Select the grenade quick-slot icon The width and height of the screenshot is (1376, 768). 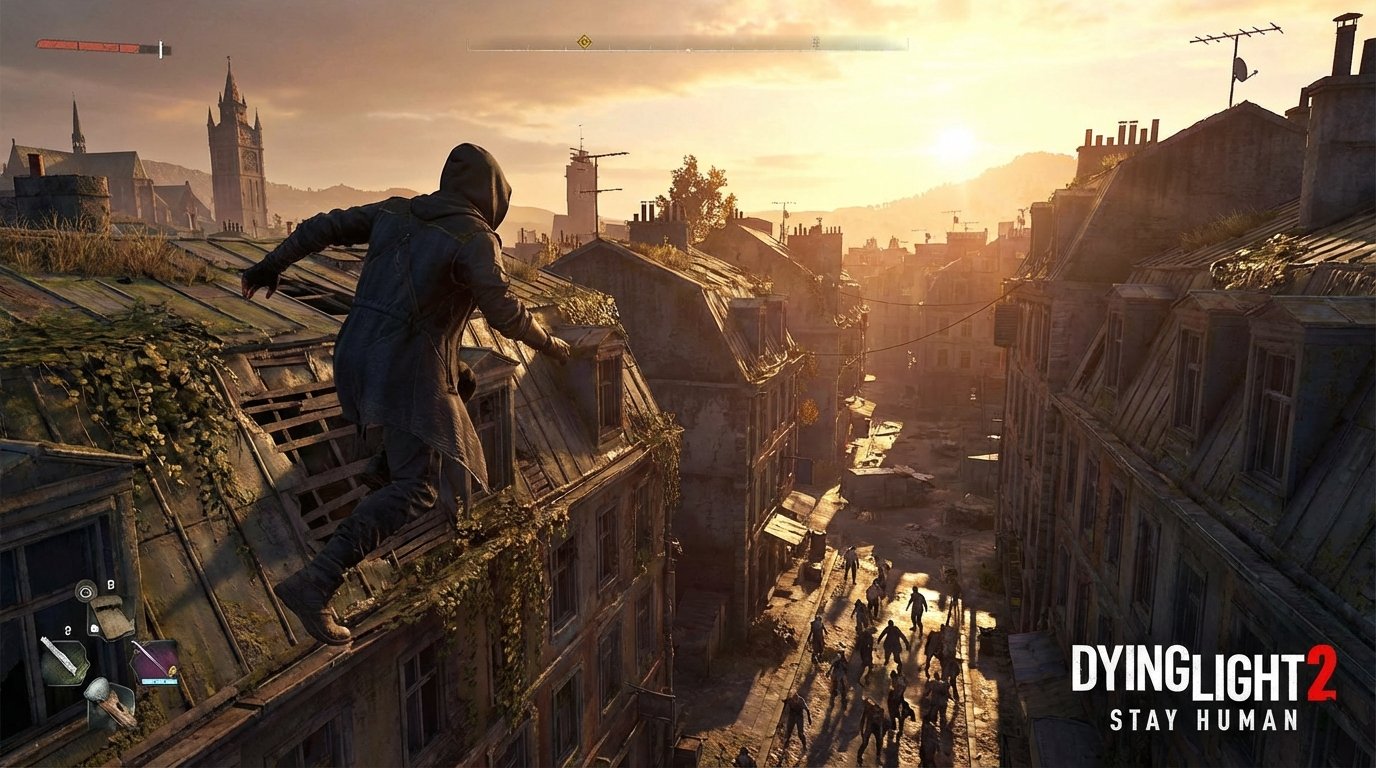click(x=85, y=590)
